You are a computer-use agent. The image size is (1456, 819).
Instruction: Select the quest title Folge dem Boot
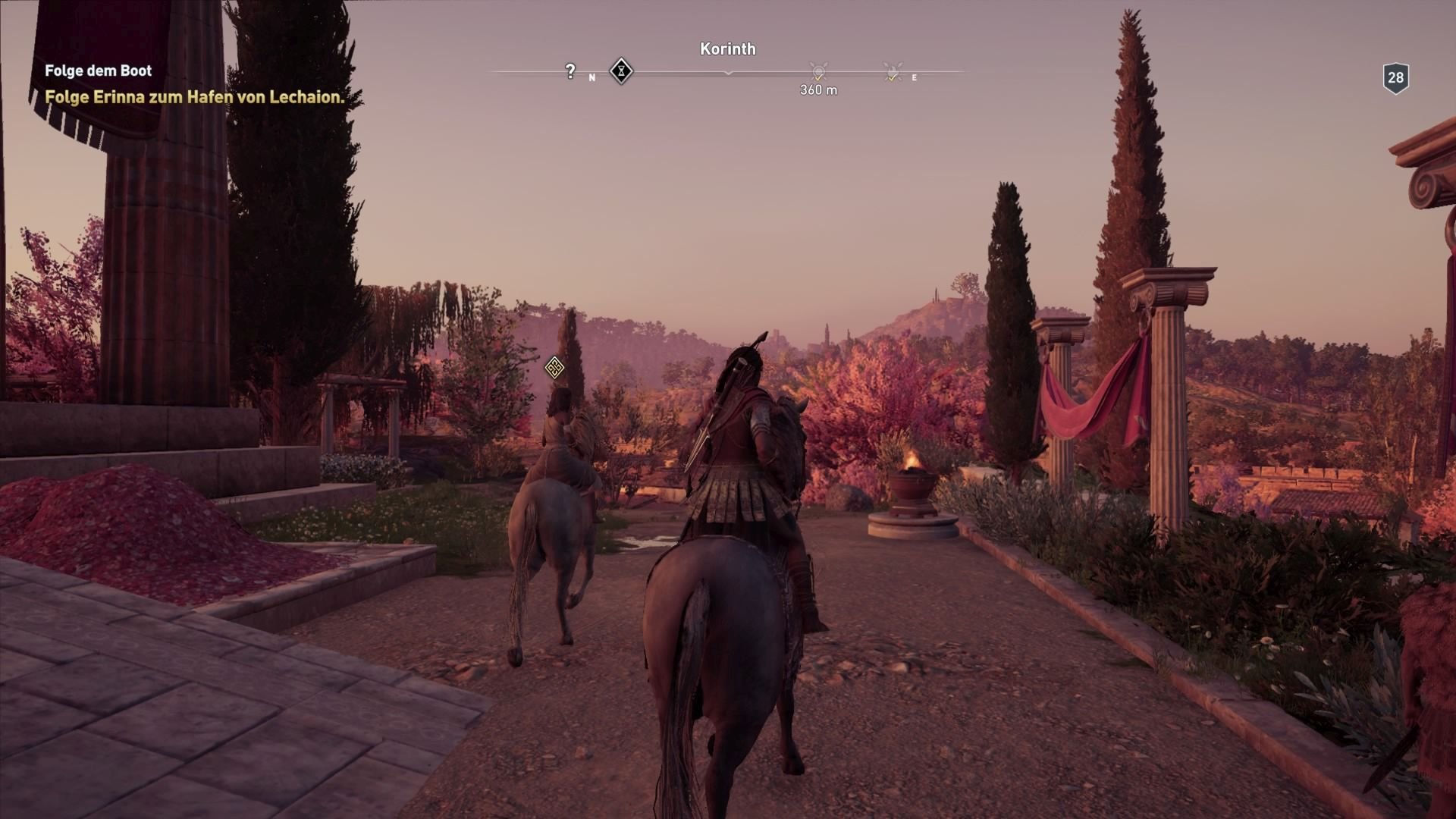[97, 71]
